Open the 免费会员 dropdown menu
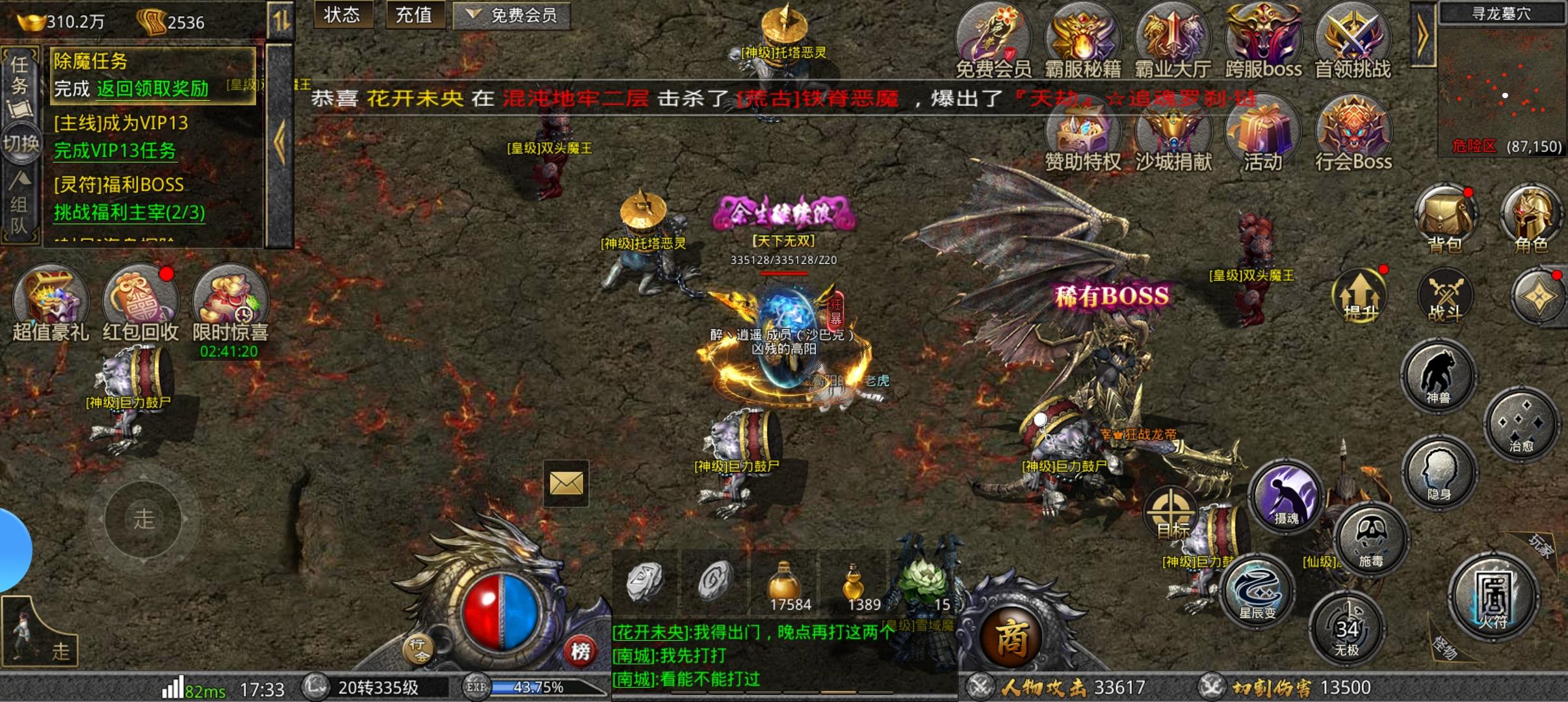 click(x=512, y=16)
